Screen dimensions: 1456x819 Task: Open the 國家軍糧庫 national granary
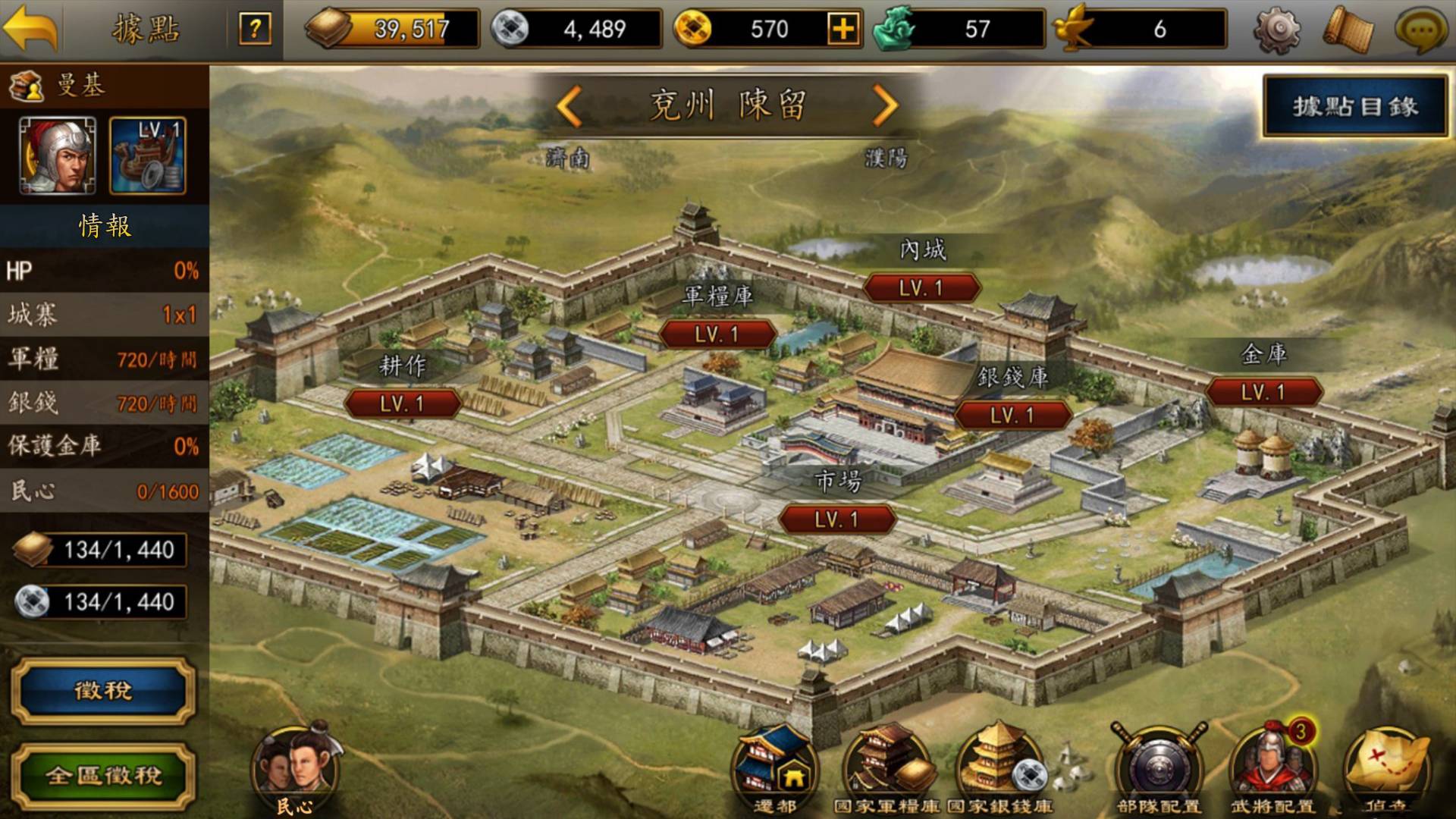pyautogui.click(x=887, y=766)
